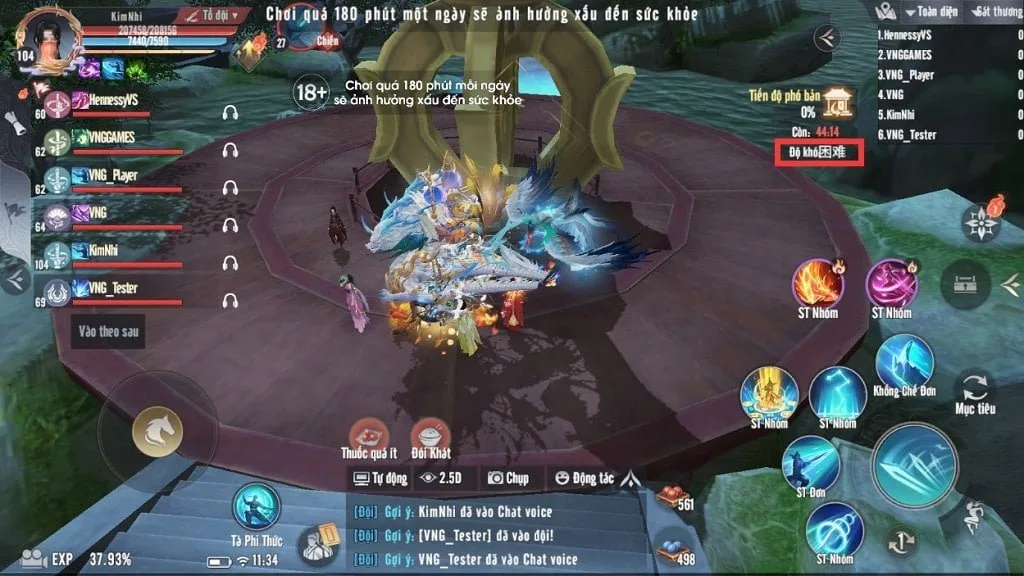
Task: Activate the fire dragon ST Nhóm skill
Action: point(818,283)
